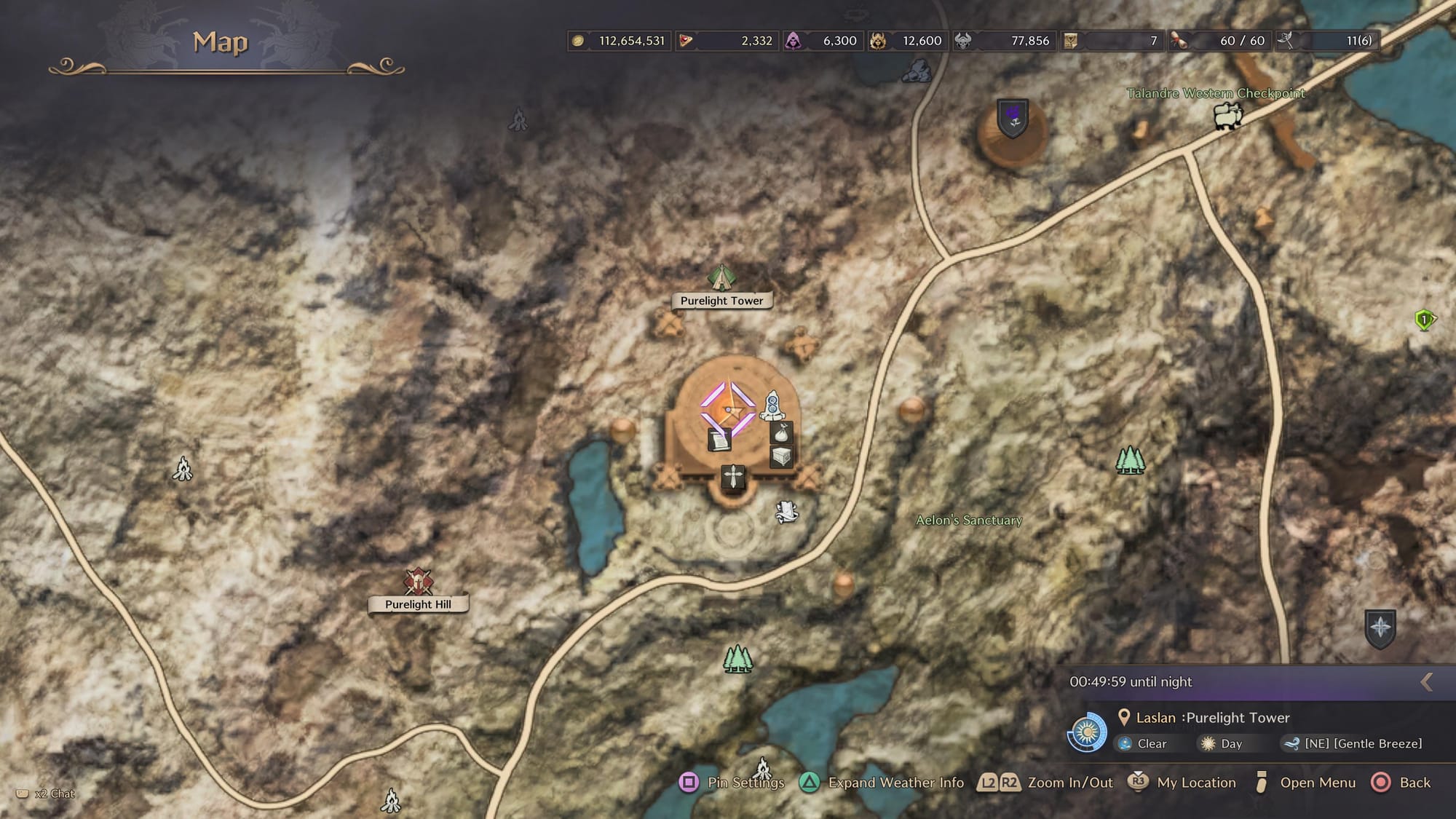Select the parchment scroll icon inside the tower
Screen dimensions: 1456x819
[719, 439]
